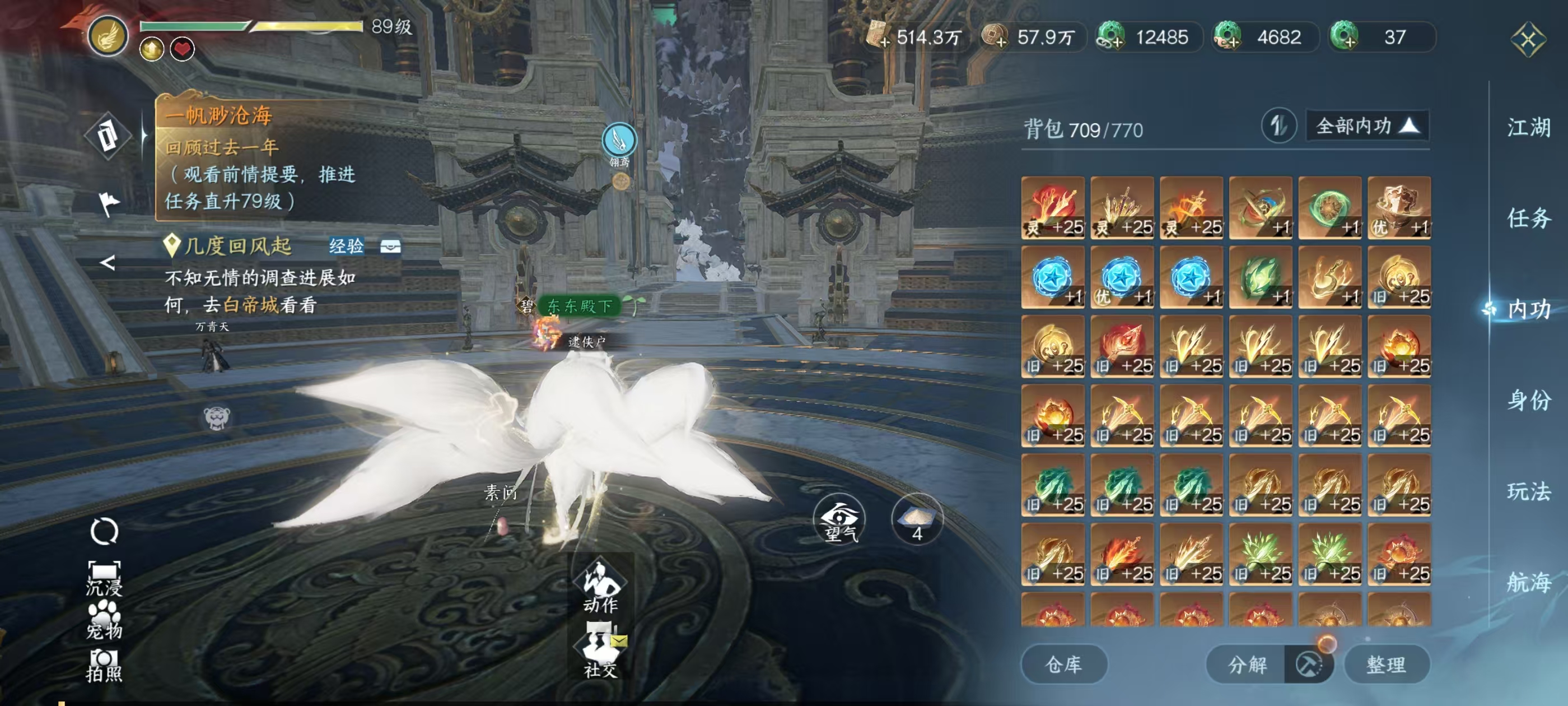Screen dimensions: 1568x706
Task: Select the 几度回风起 quest tracker
Action: tap(238, 246)
